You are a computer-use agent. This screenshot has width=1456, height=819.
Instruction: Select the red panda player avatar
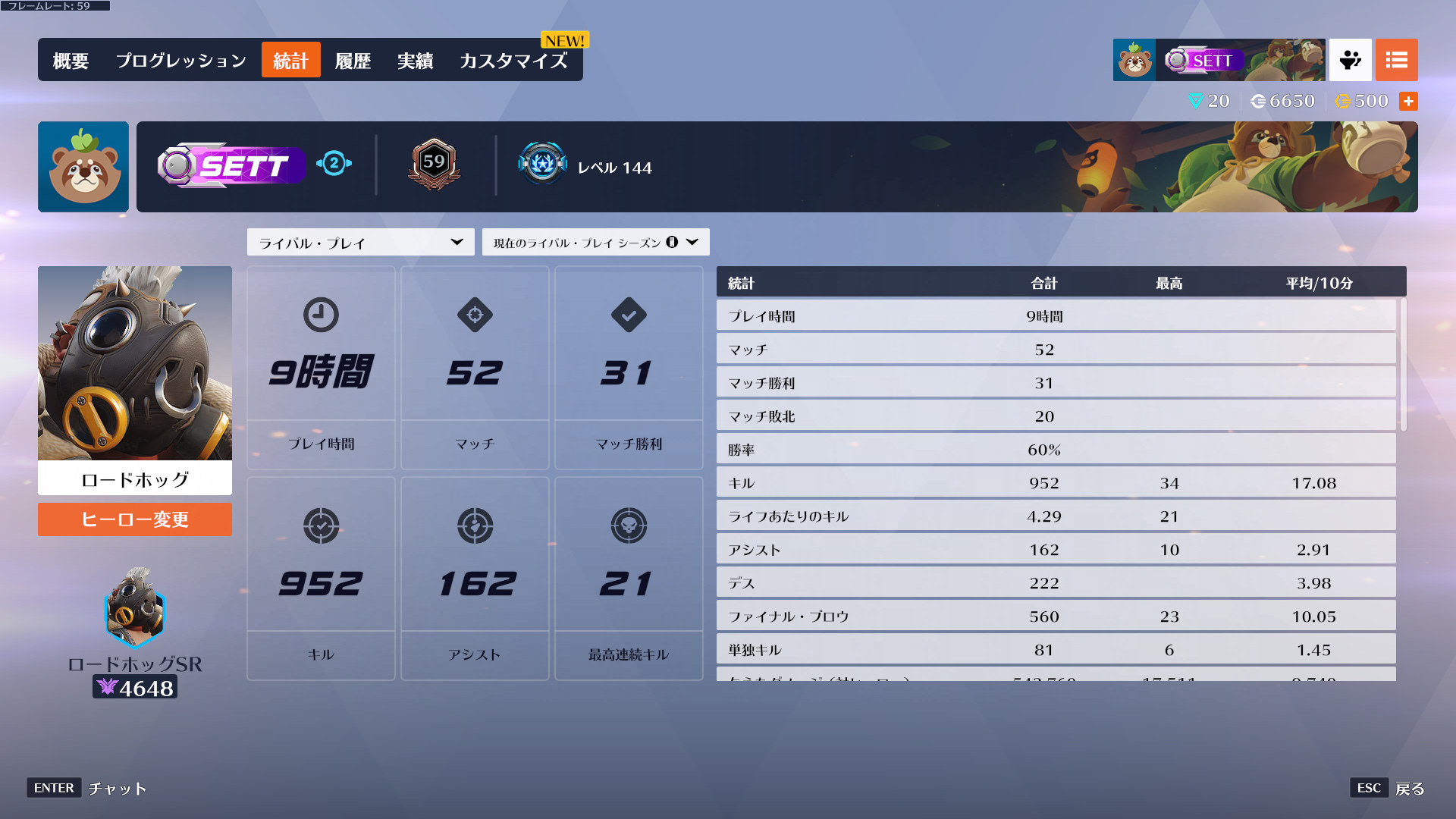83,167
